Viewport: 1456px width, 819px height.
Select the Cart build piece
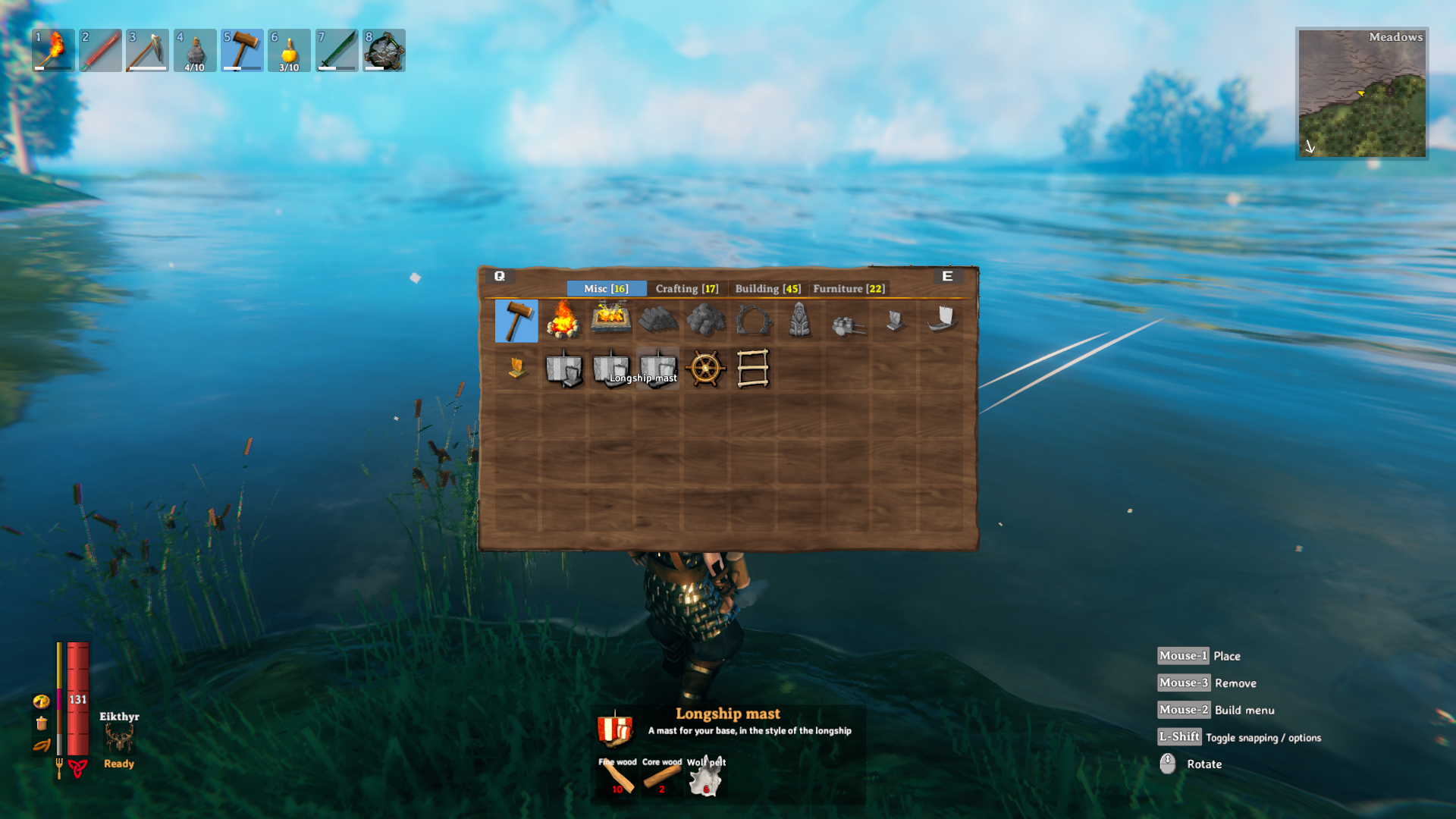[x=846, y=321]
